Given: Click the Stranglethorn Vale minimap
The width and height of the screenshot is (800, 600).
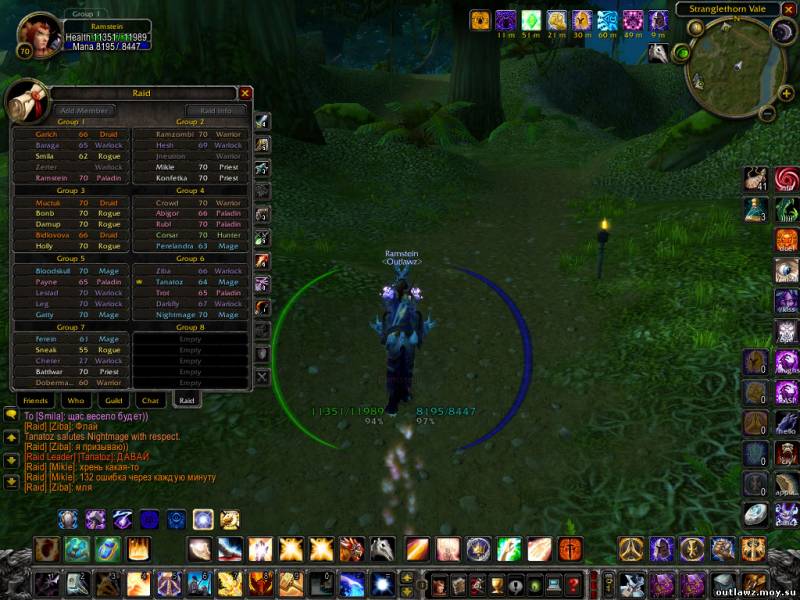Looking at the screenshot, I should (735, 60).
